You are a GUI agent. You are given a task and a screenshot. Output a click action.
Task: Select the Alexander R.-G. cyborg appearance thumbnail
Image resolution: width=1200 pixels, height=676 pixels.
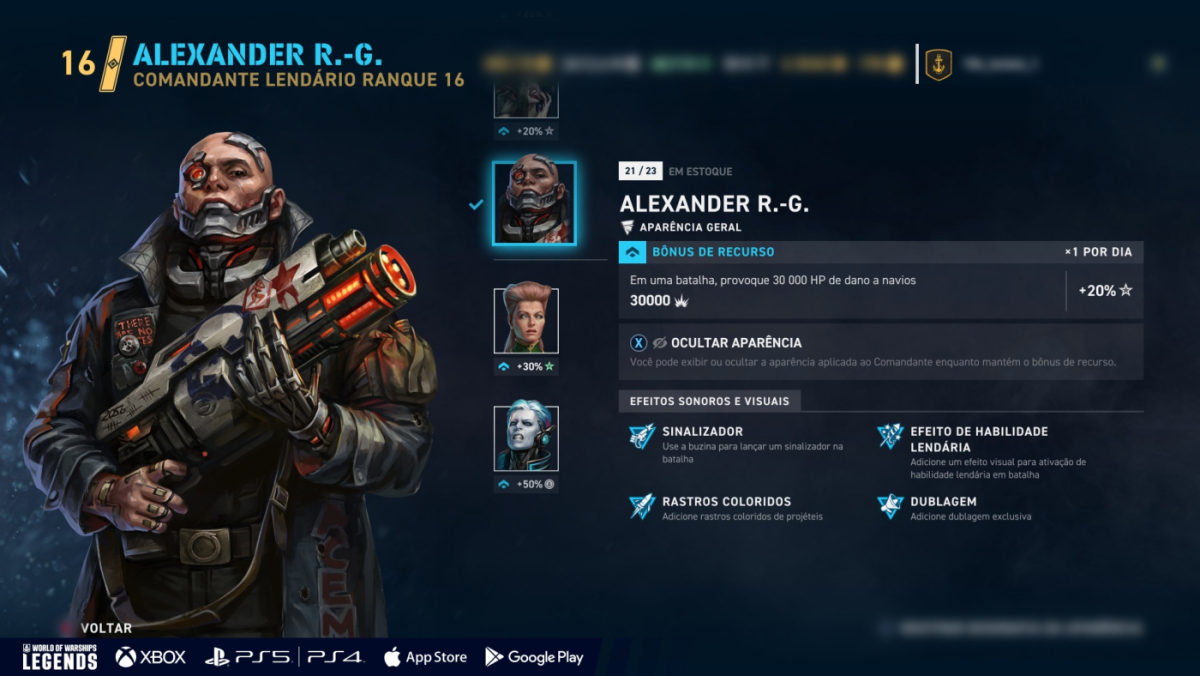(x=534, y=204)
